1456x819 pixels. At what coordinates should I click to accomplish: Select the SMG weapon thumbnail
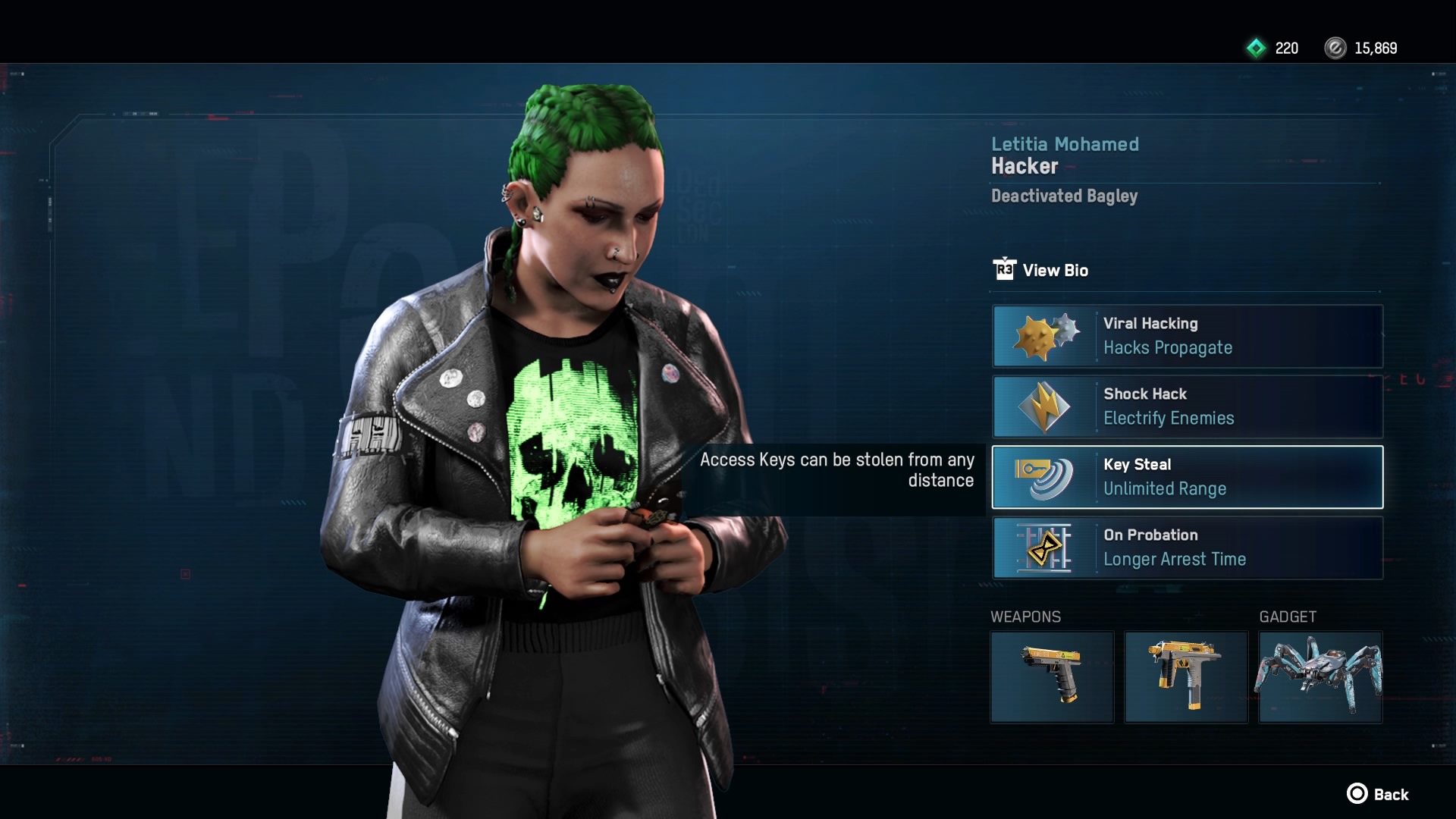[x=1186, y=676]
